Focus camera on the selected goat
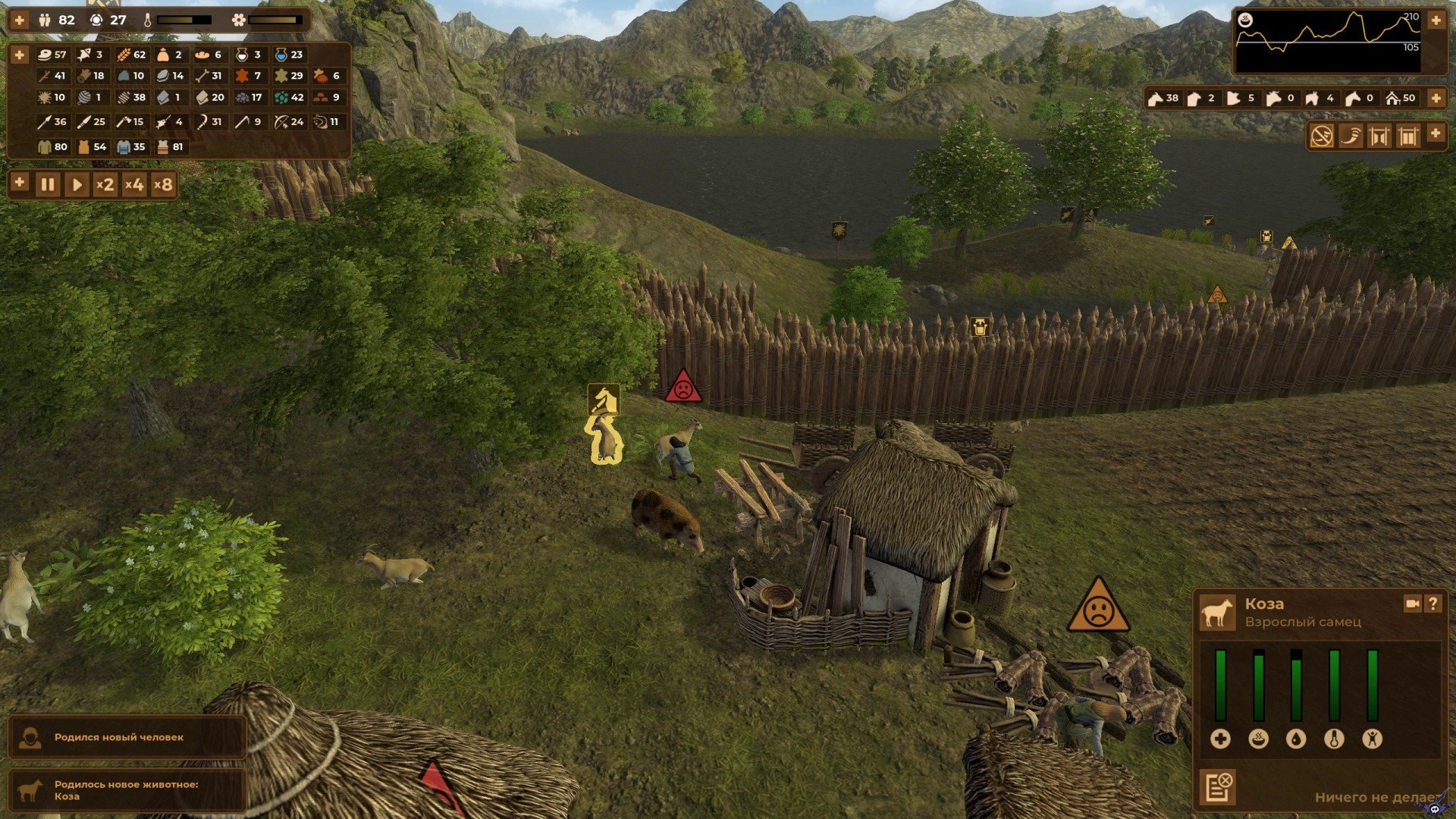The width and height of the screenshot is (1456, 819). point(1412,604)
